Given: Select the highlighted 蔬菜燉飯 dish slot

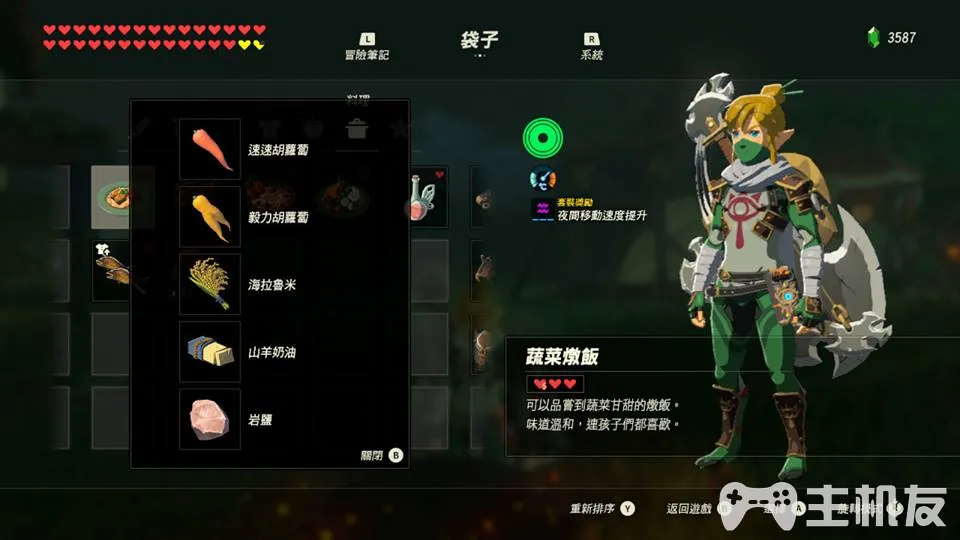Looking at the screenshot, I should pos(122,198).
